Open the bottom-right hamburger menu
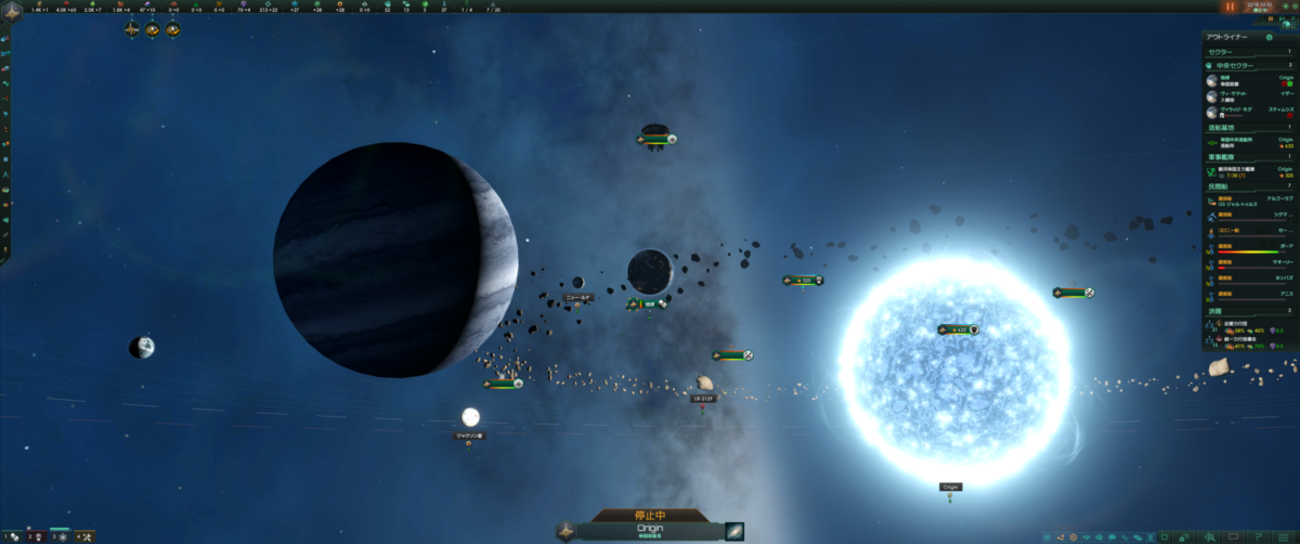This screenshot has height=544, width=1300. tap(1284, 537)
